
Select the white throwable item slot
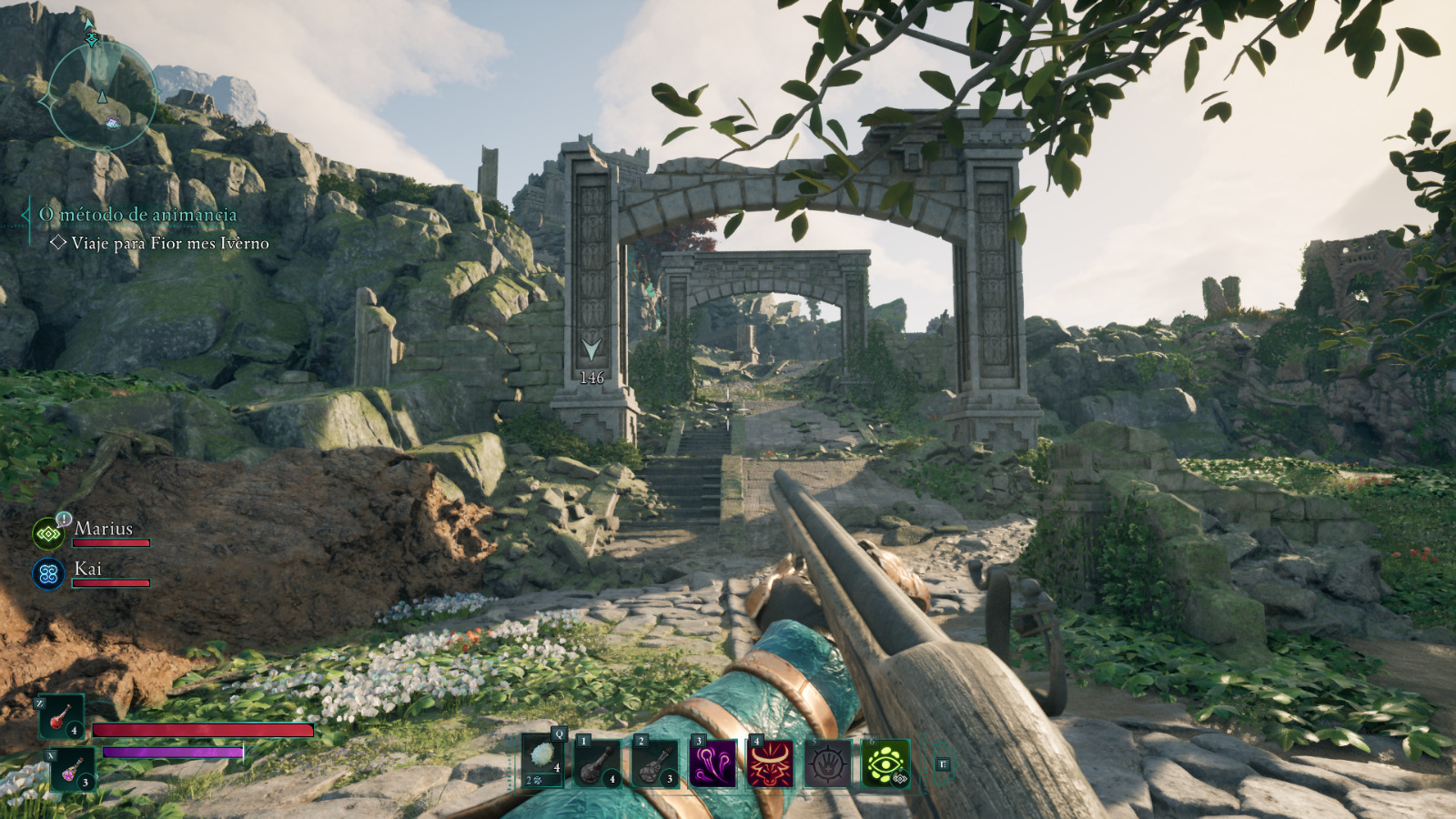pyautogui.click(x=543, y=761)
